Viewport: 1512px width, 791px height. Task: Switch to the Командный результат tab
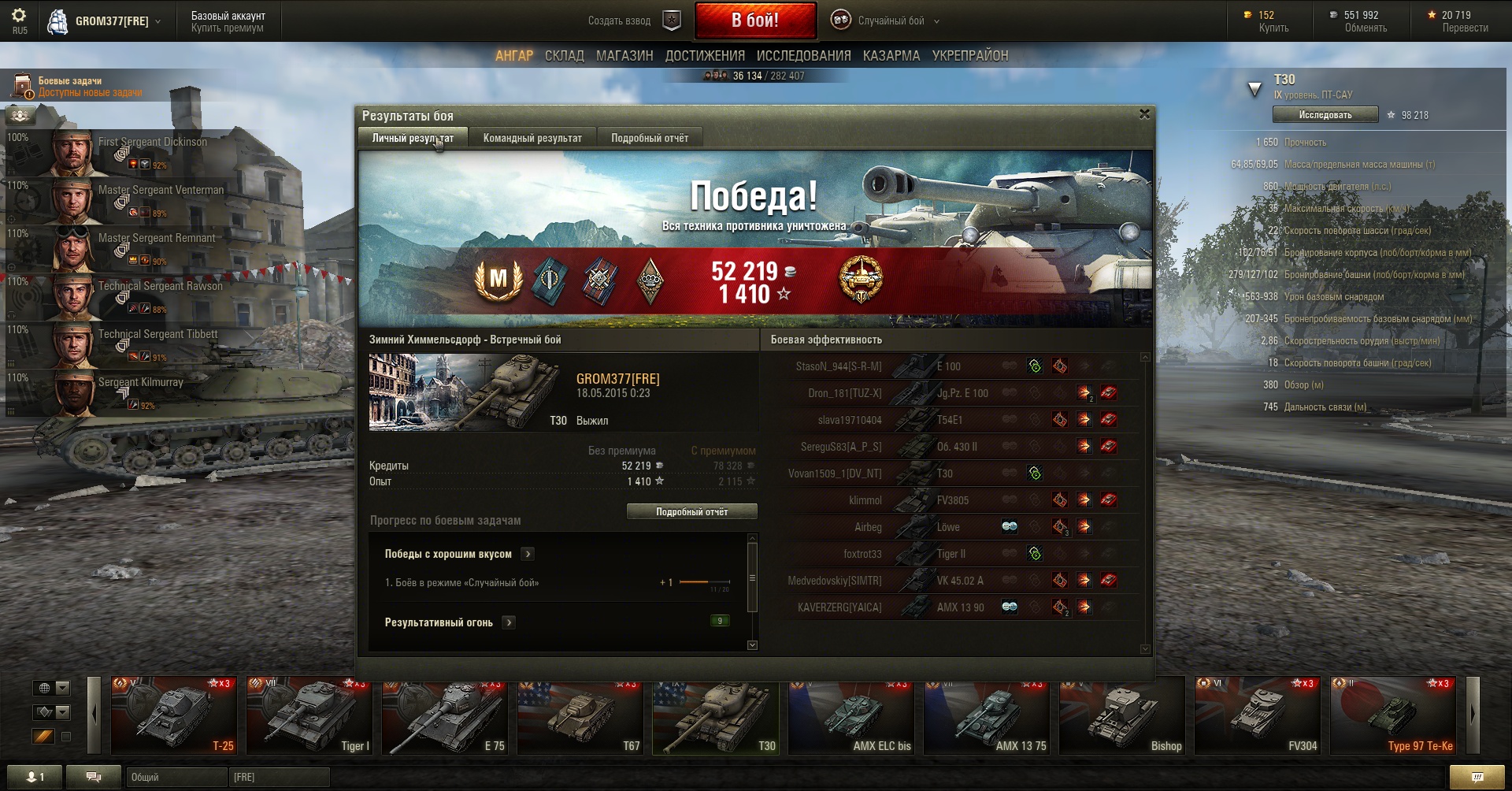point(532,138)
